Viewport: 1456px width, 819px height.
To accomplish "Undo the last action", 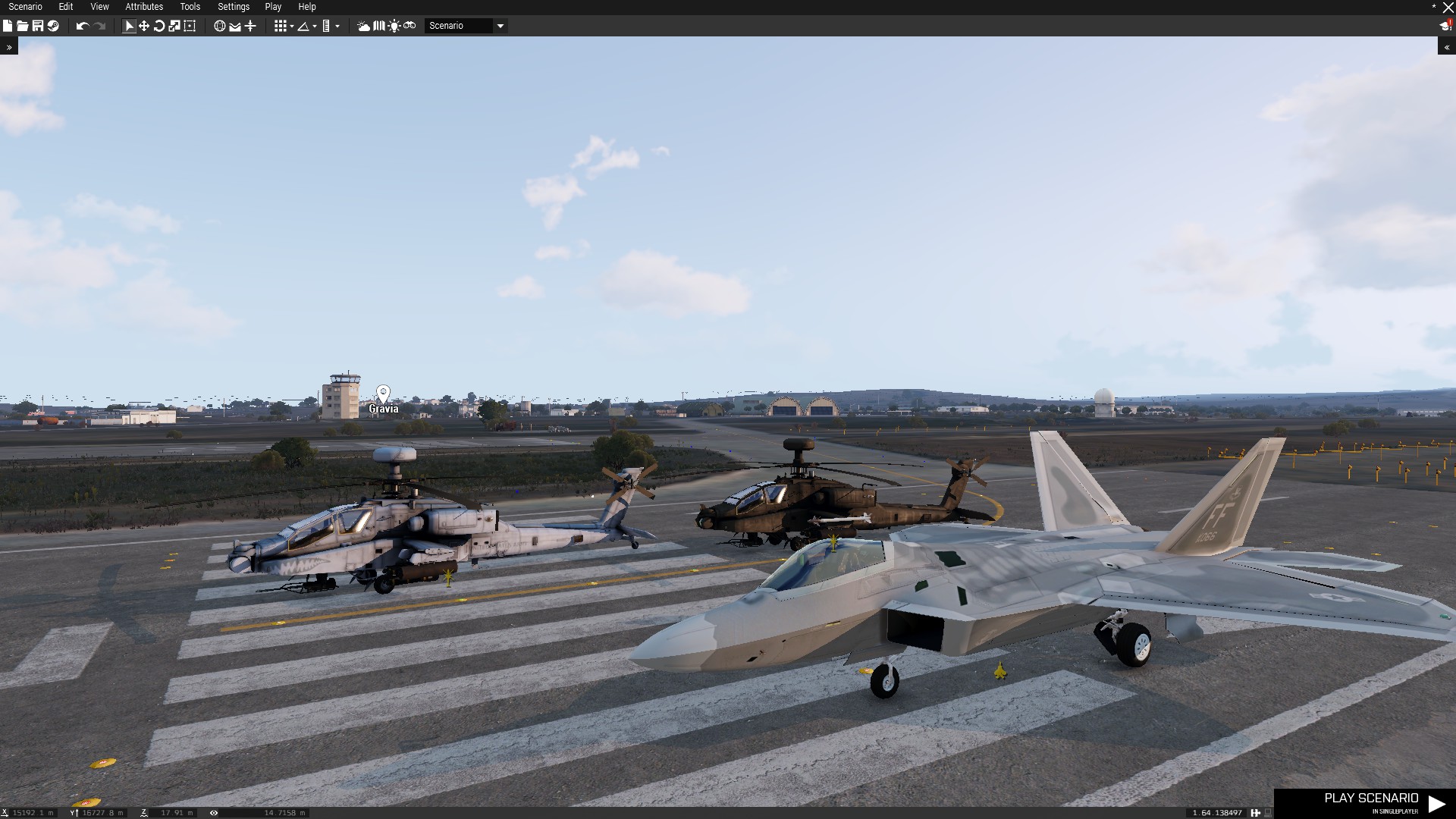I will pyautogui.click(x=82, y=26).
